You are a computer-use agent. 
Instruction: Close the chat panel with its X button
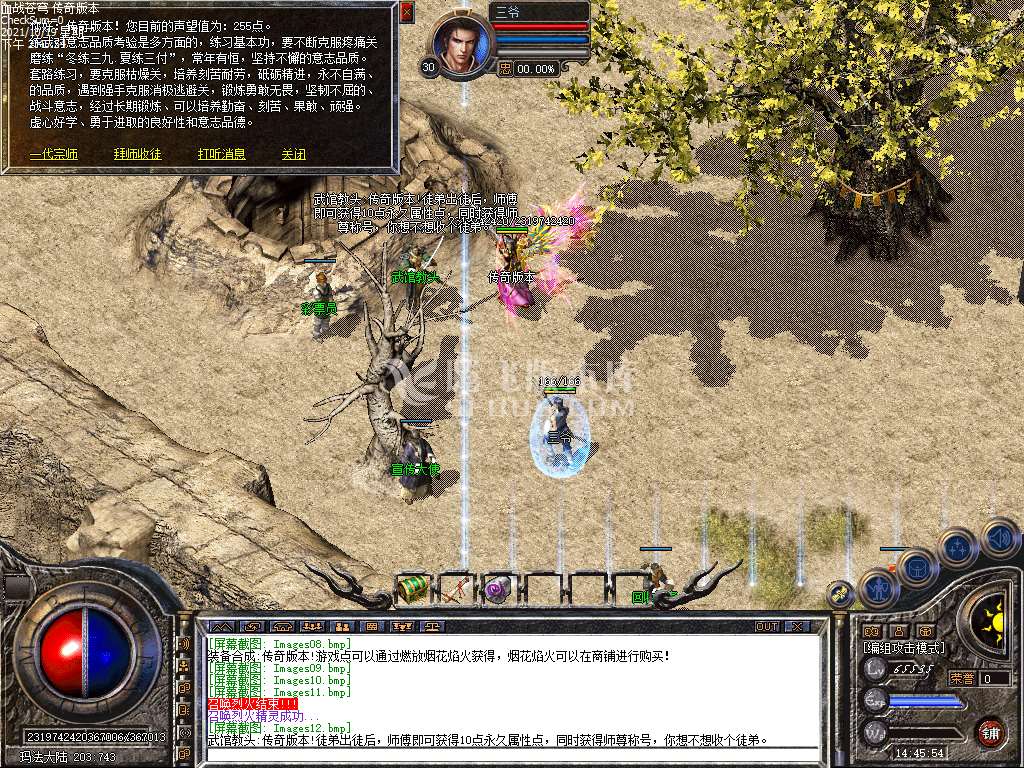pyautogui.click(x=797, y=626)
